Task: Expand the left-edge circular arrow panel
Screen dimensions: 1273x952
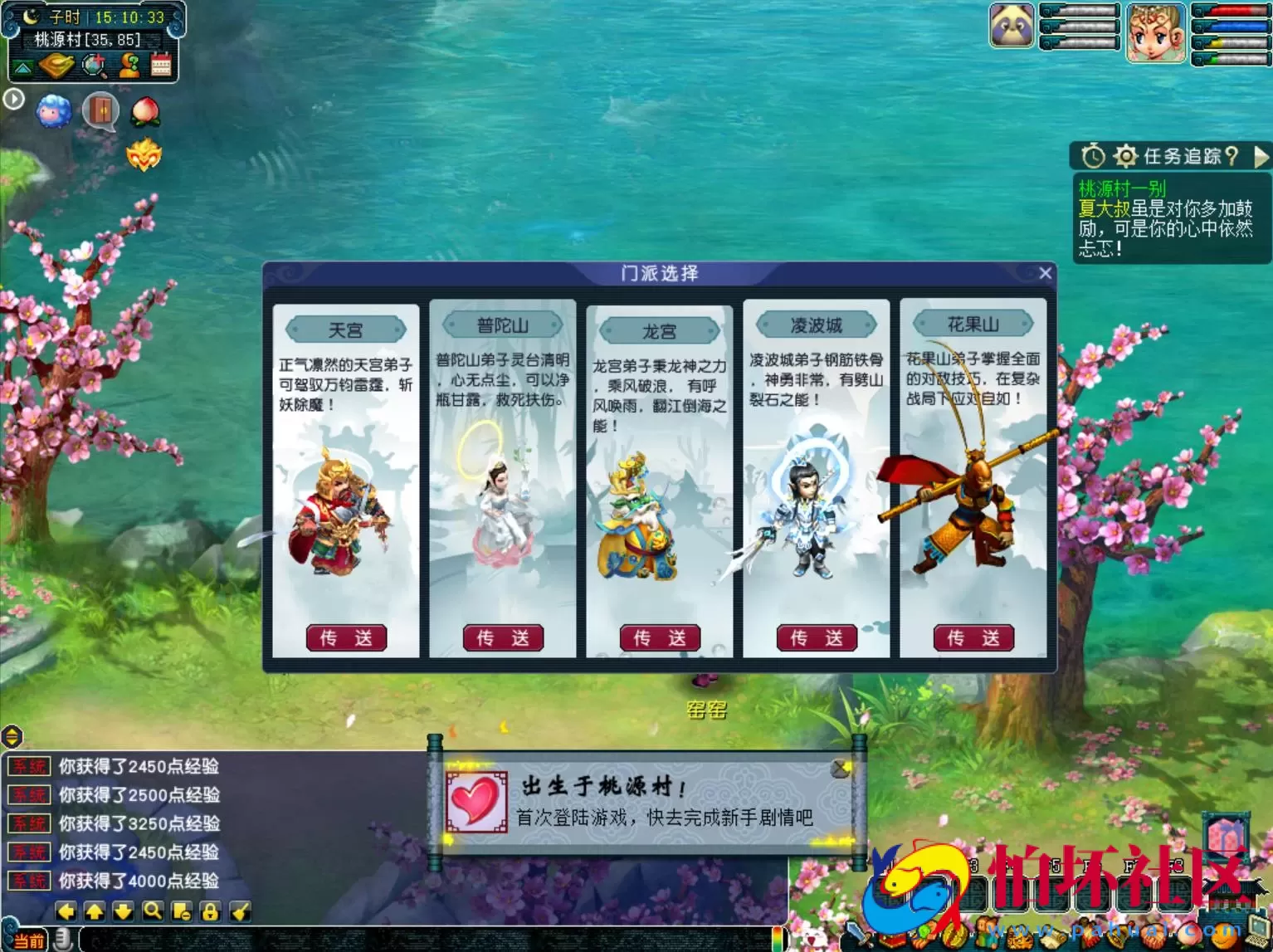Action: pos(13,99)
